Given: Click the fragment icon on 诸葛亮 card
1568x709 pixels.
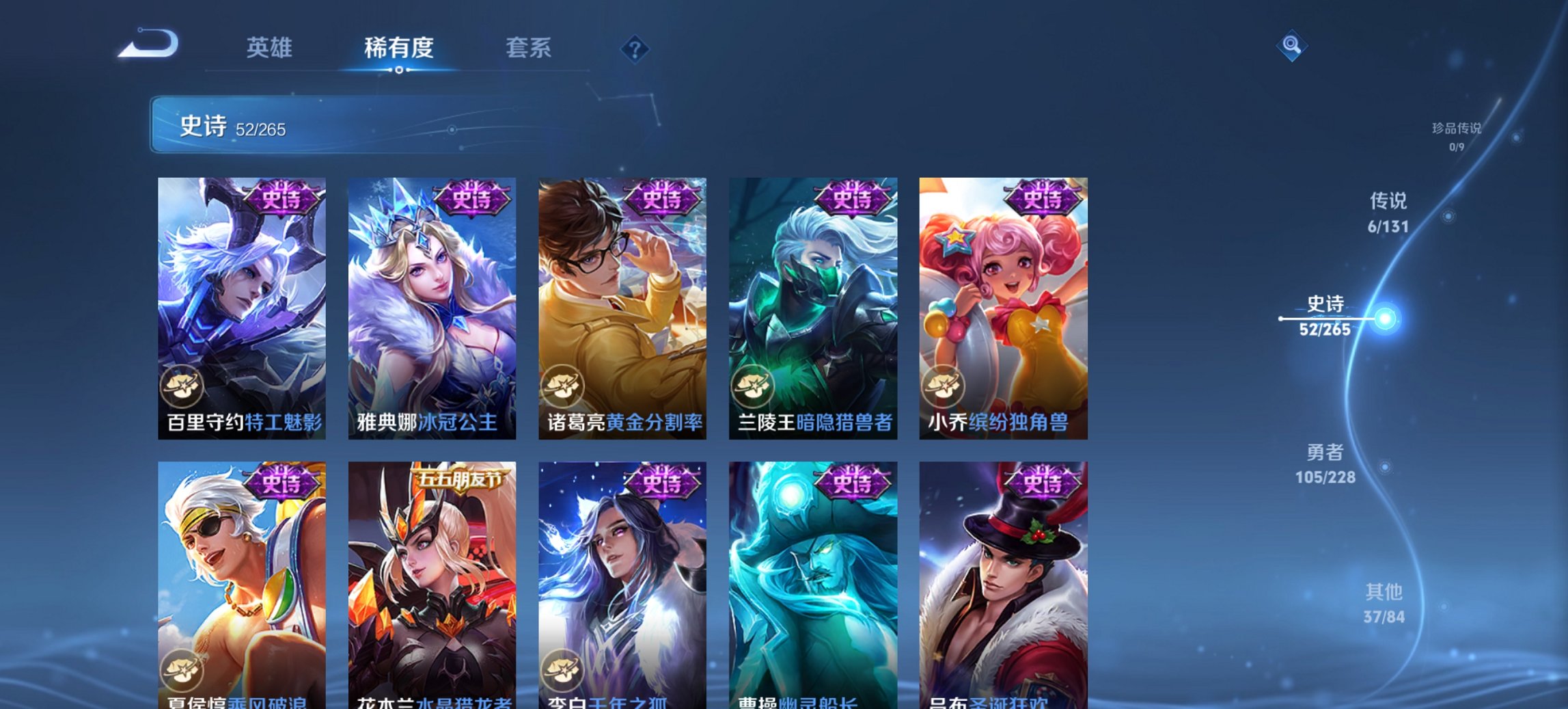Looking at the screenshot, I should point(563,386).
